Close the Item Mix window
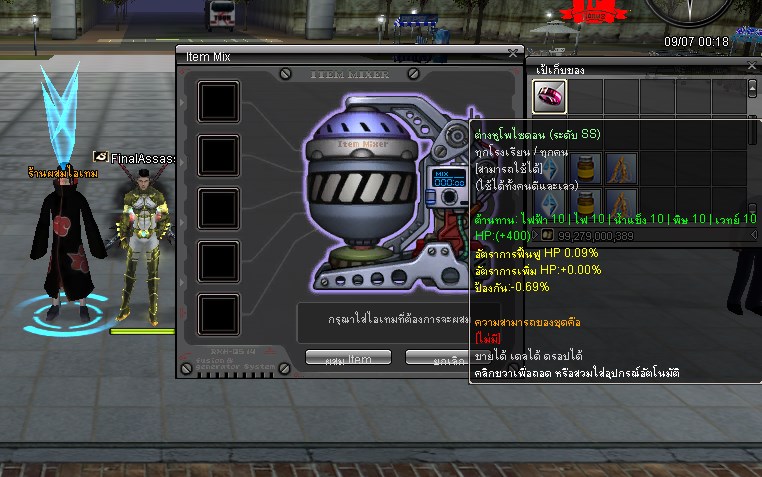 click(513, 52)
